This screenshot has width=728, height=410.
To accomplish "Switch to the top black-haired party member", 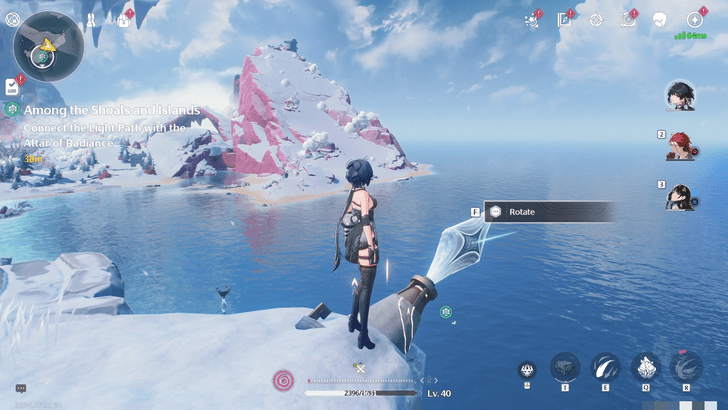I will coord(680,95).
